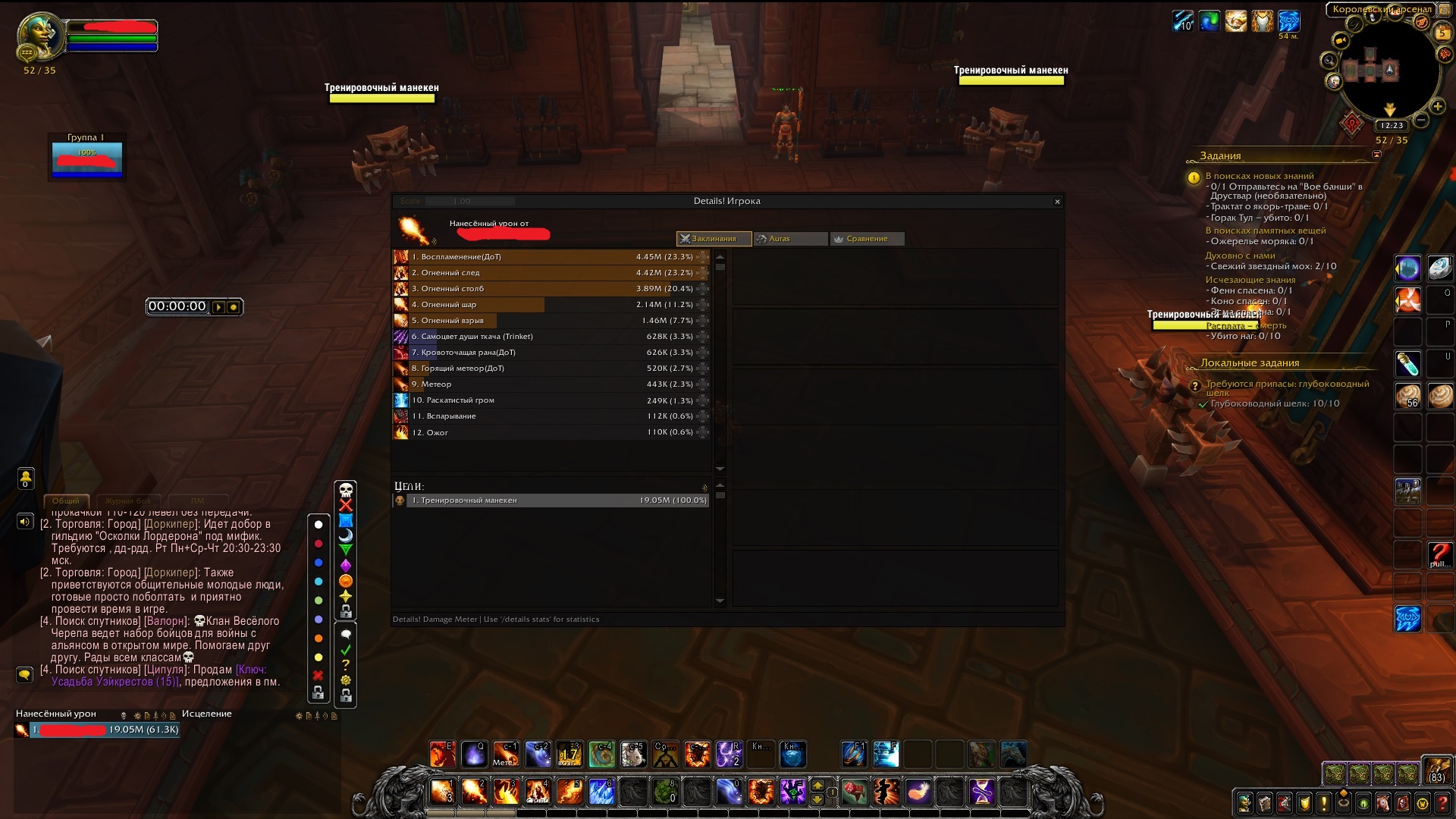1456x819 pixels.
Task: Switch to the Auras tab
Action: [x=790, y=239]
